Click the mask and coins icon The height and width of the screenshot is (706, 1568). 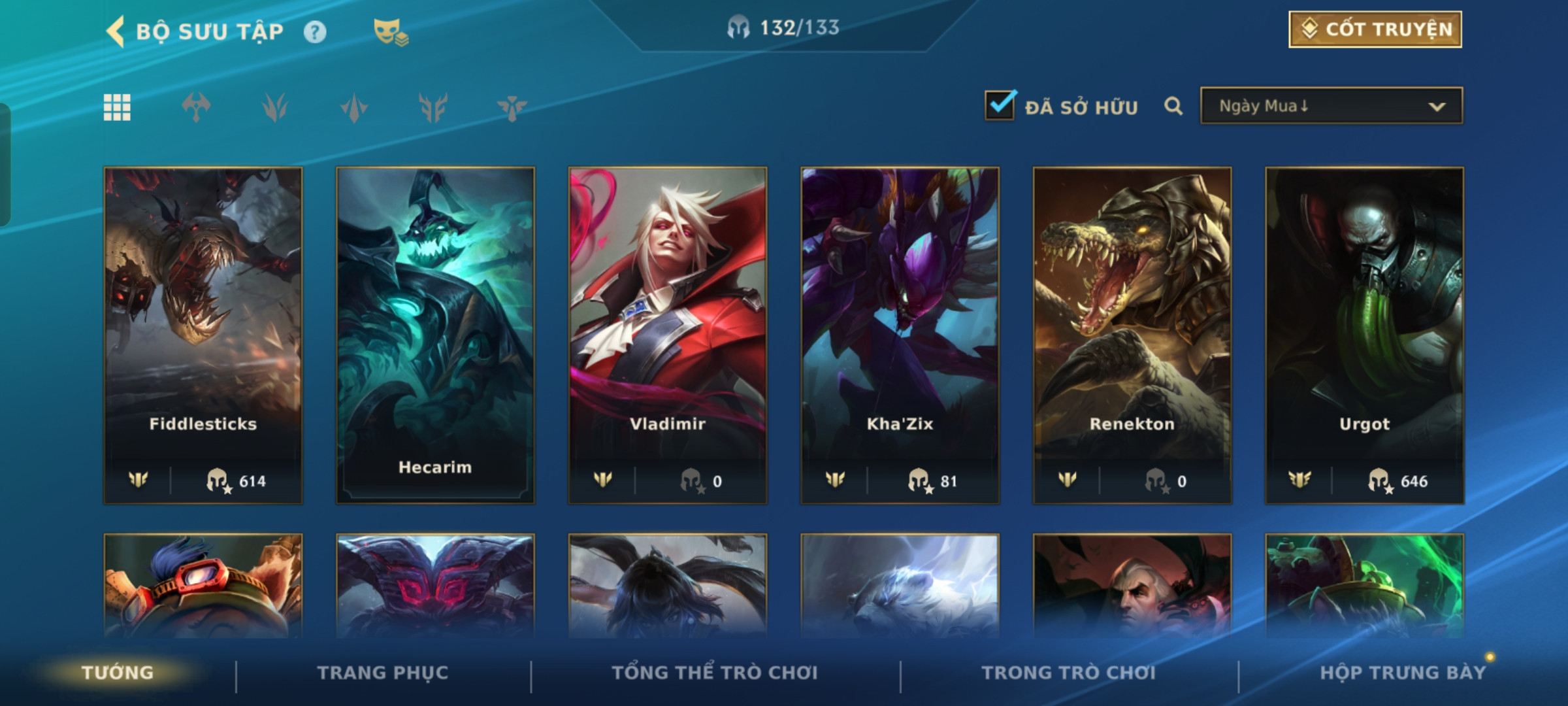point(390,32)
